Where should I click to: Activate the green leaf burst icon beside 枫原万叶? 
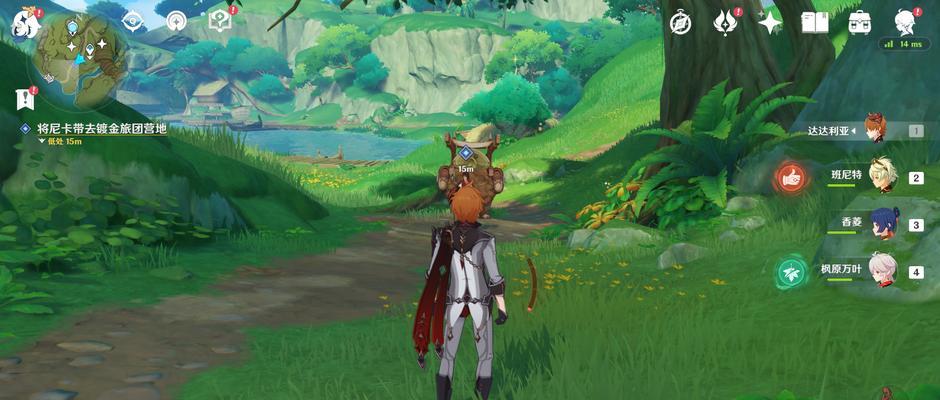[791, 271]
